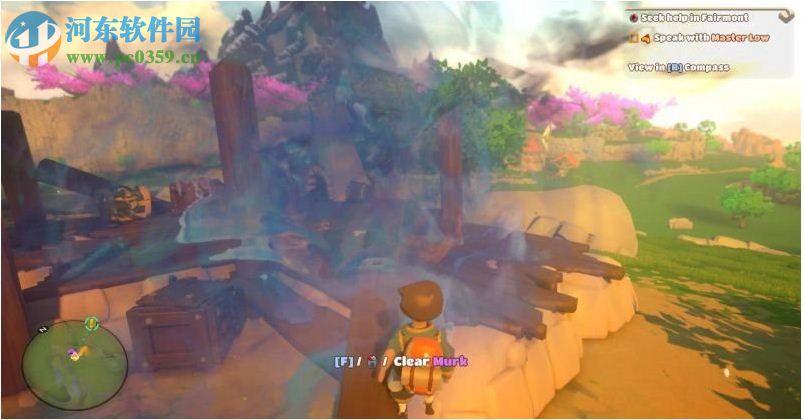Click the 'Speak with Master Low' objective
Image resolution: width=804 pixels, height=420 pixels.
pyautogui.click(x=700, y=38)
